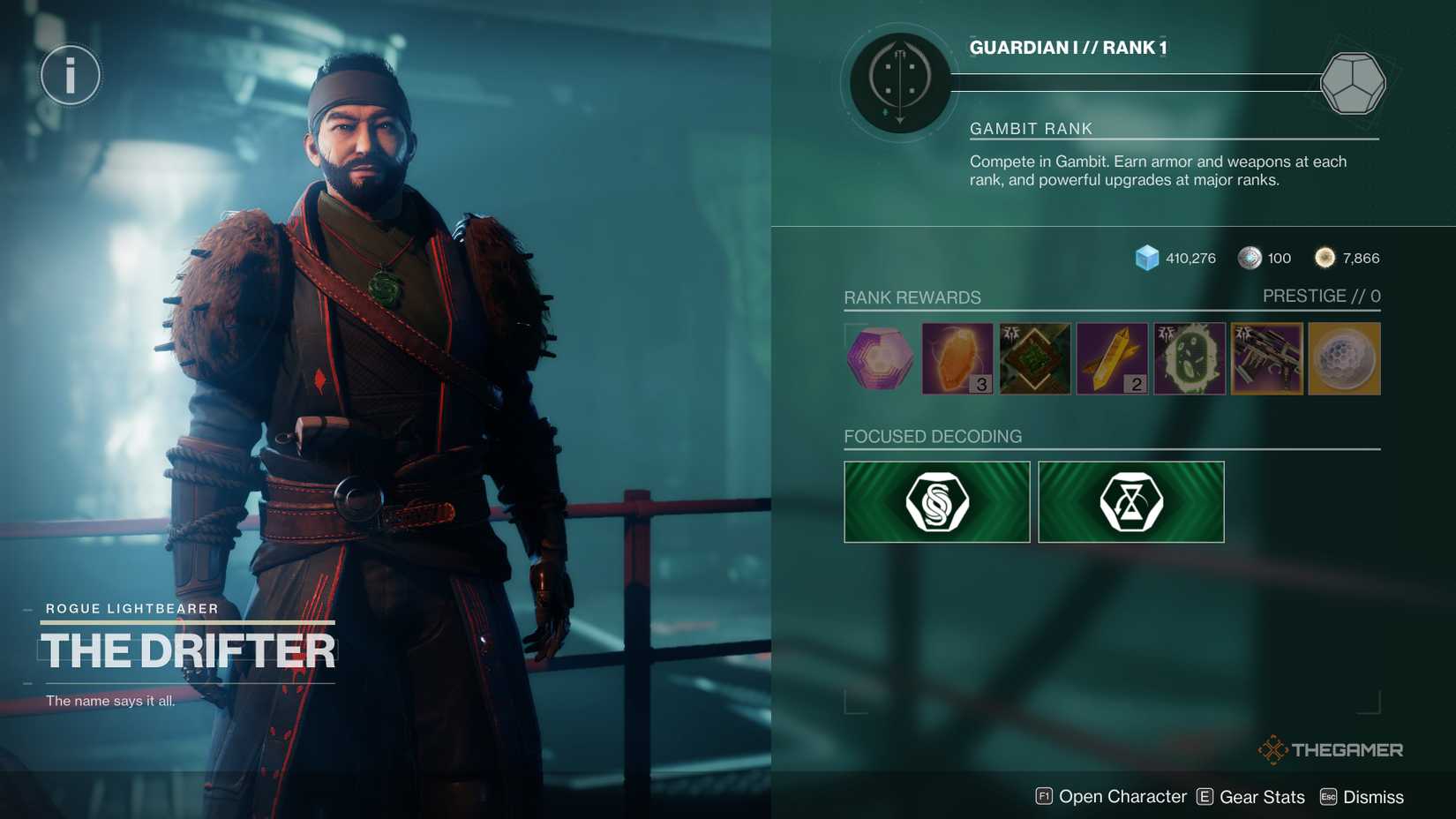Select the green armor chip rank reward

pos(1034,357)
